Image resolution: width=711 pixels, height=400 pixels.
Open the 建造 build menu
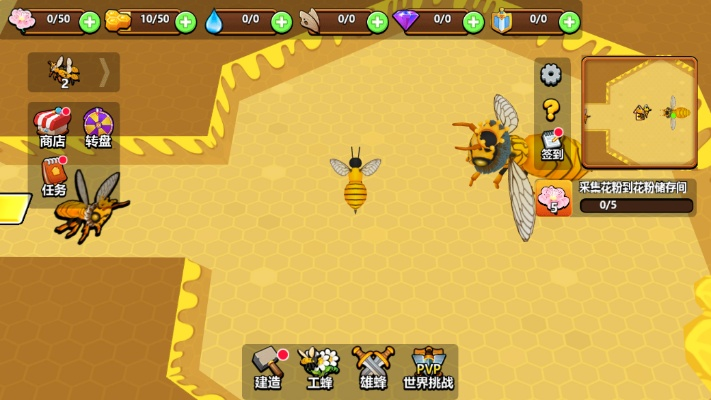(268, 368)
